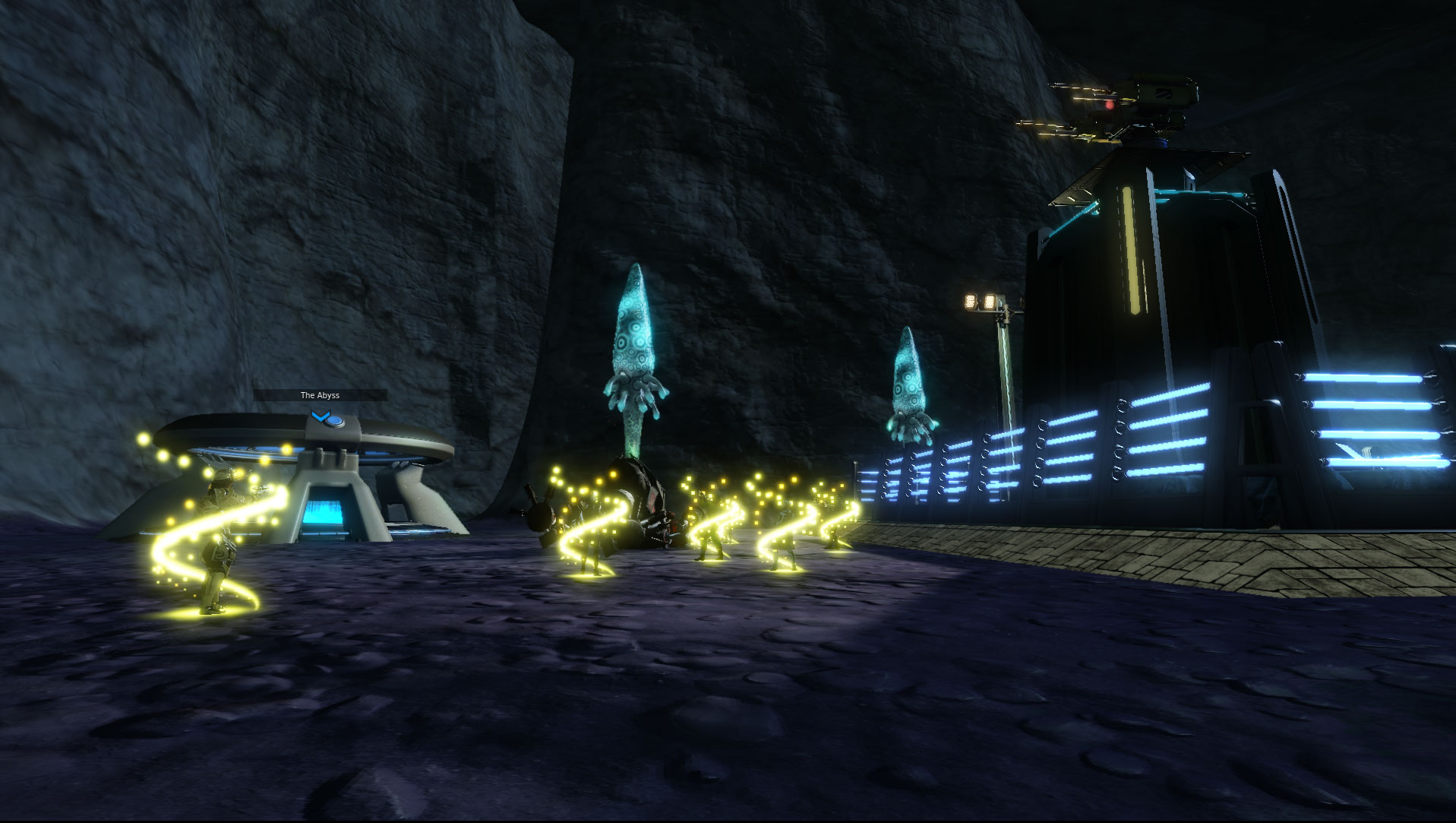
Task: Click the blue chevron marker under The Abyss
Action: point(321,416)
